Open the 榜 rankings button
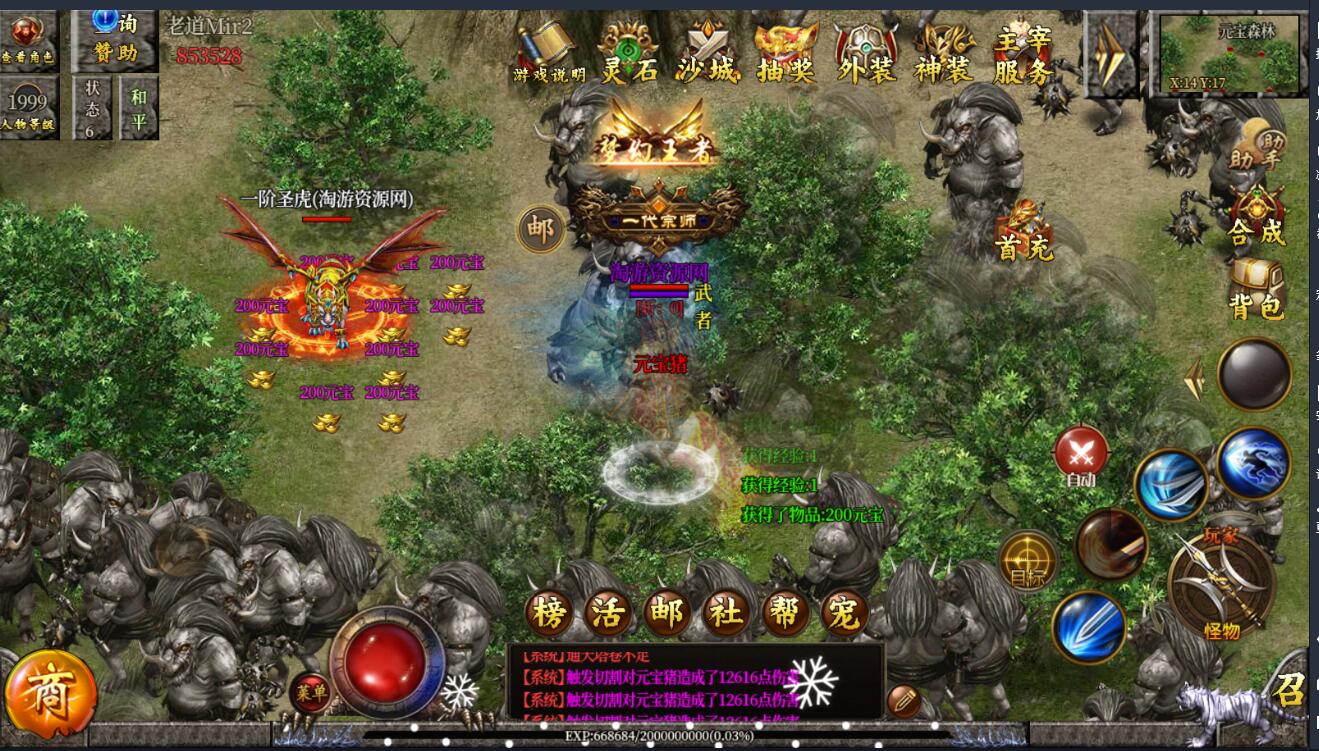The image size is (1319, 751). click(x=551, y=612)
